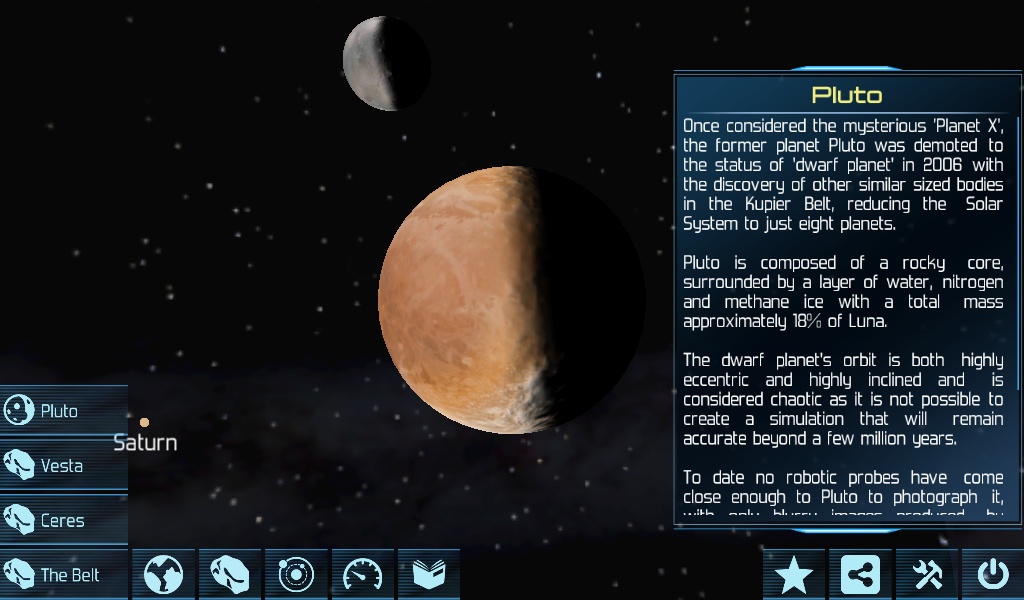Image resolution: width=1024 pixels, height=600 pixels.
Task: Select Pluto in the body list
Action: click(62, 411)
